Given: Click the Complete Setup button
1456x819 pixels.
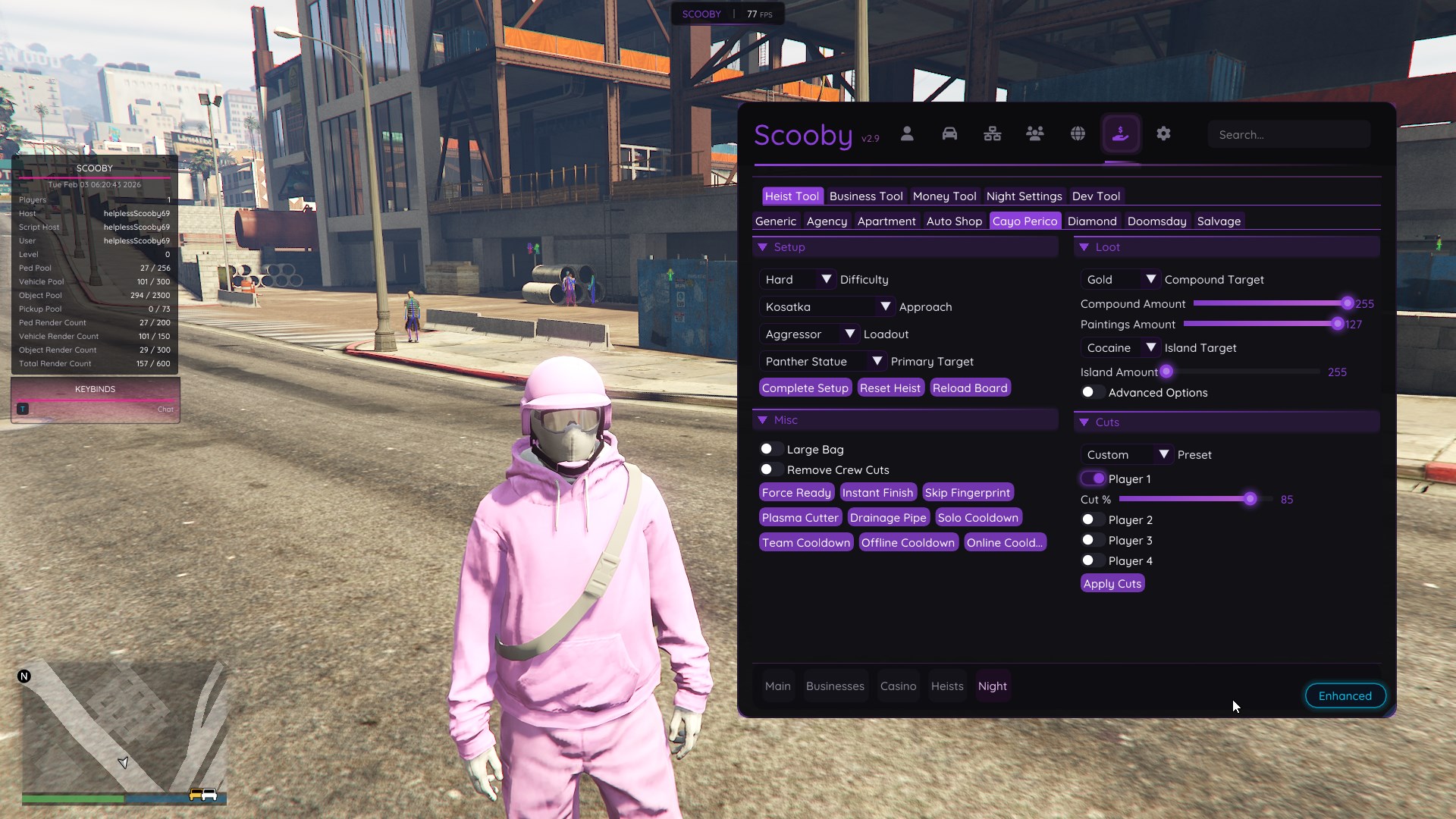Looking at the screenshot, I should point(805,388).
